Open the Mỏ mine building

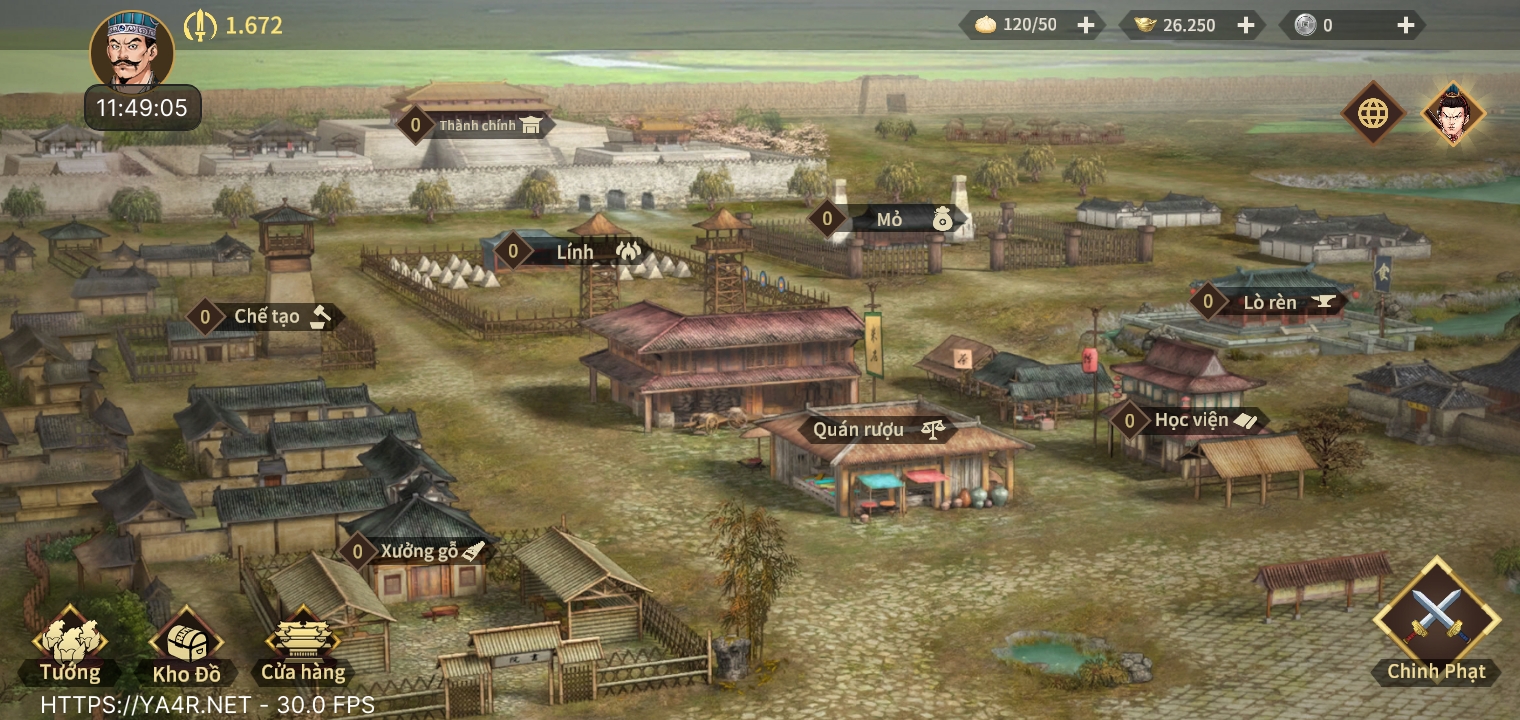click(892, 219)
